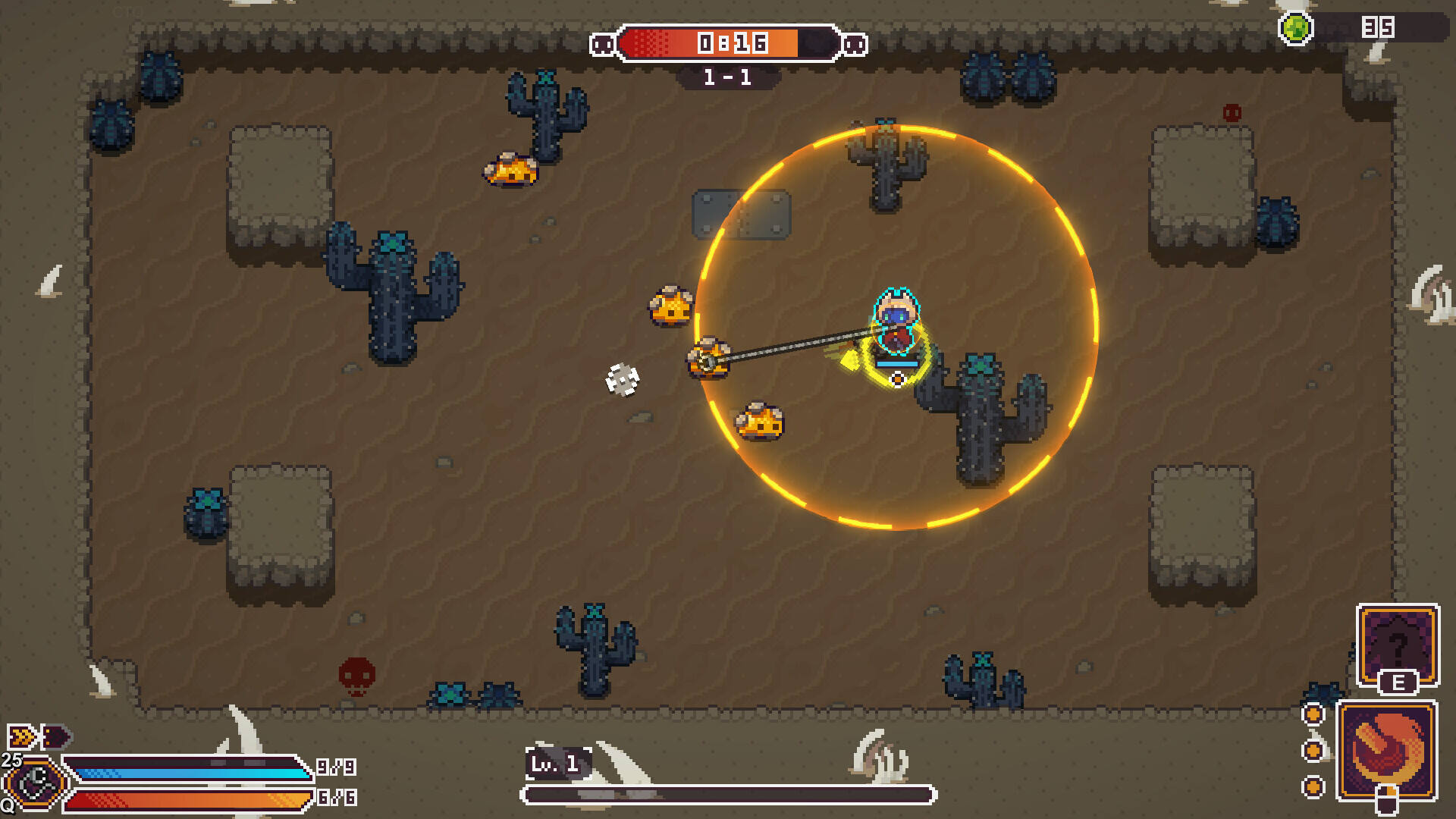Image resolution: width=1456 pixels, height=819 pixels.
Task: Trigger the hexagonal Q ability emblem
Action: pyautogui.click(x=35, y=783)
